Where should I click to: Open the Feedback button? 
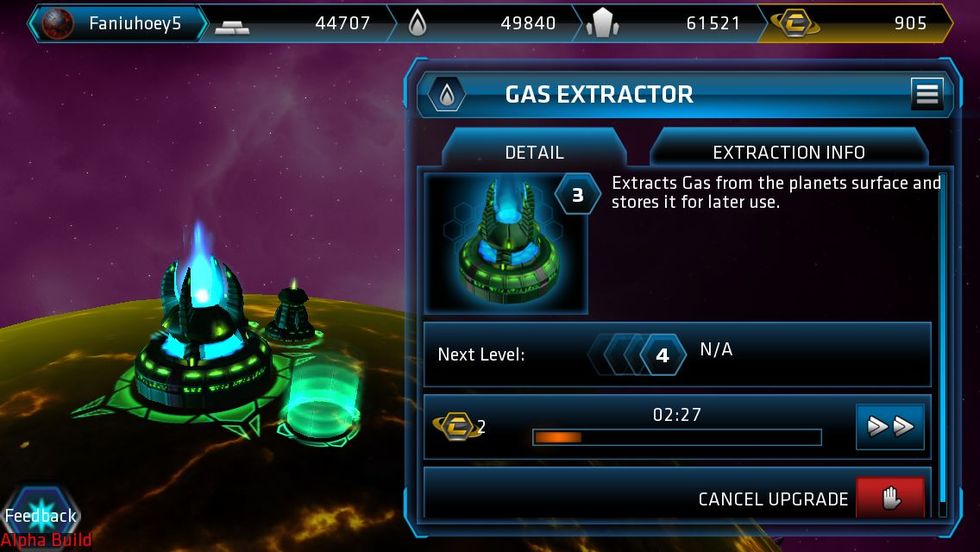(41, 516)
